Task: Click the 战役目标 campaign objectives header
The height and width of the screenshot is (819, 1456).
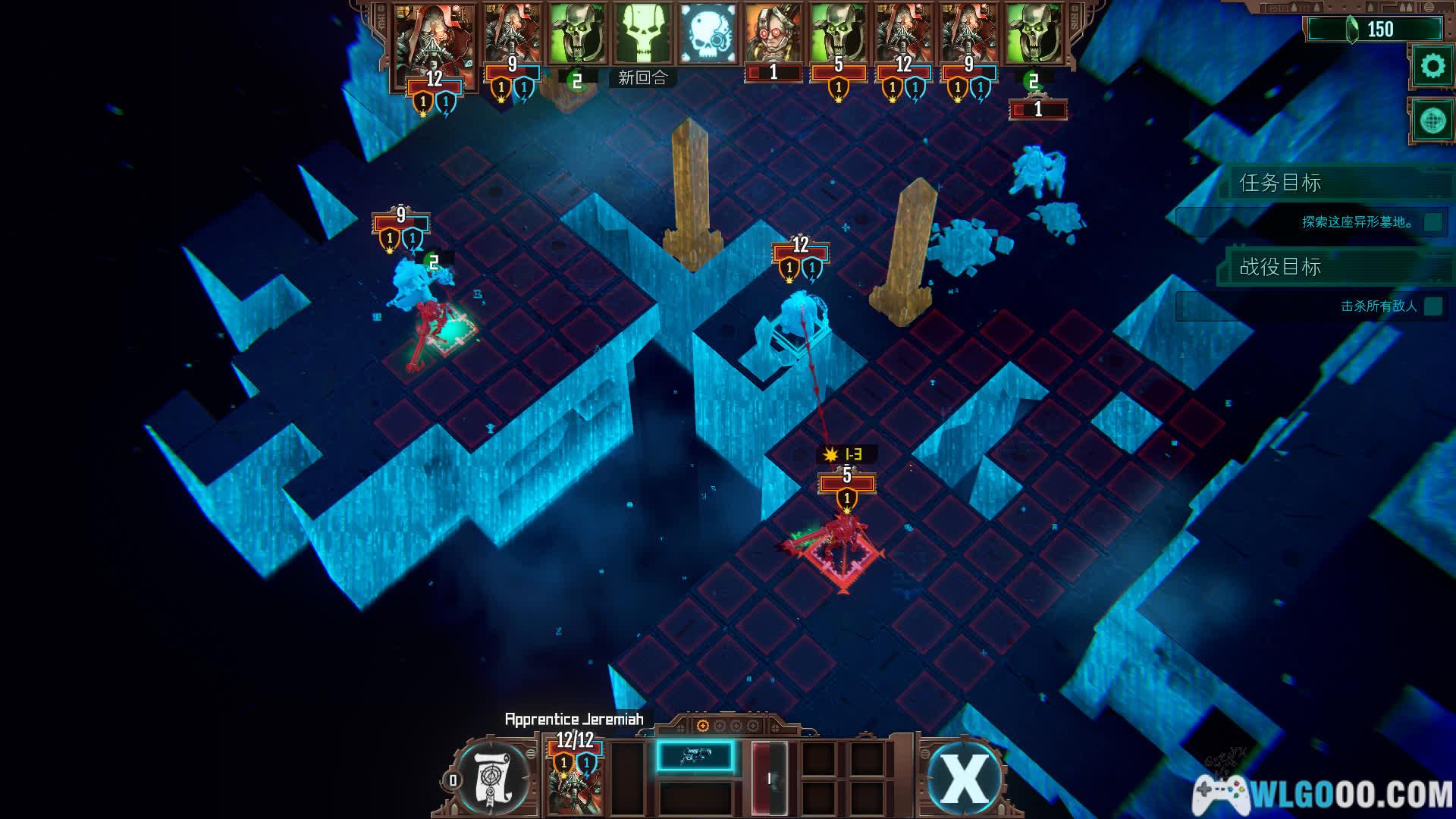Action: (x=1280, y=267)
